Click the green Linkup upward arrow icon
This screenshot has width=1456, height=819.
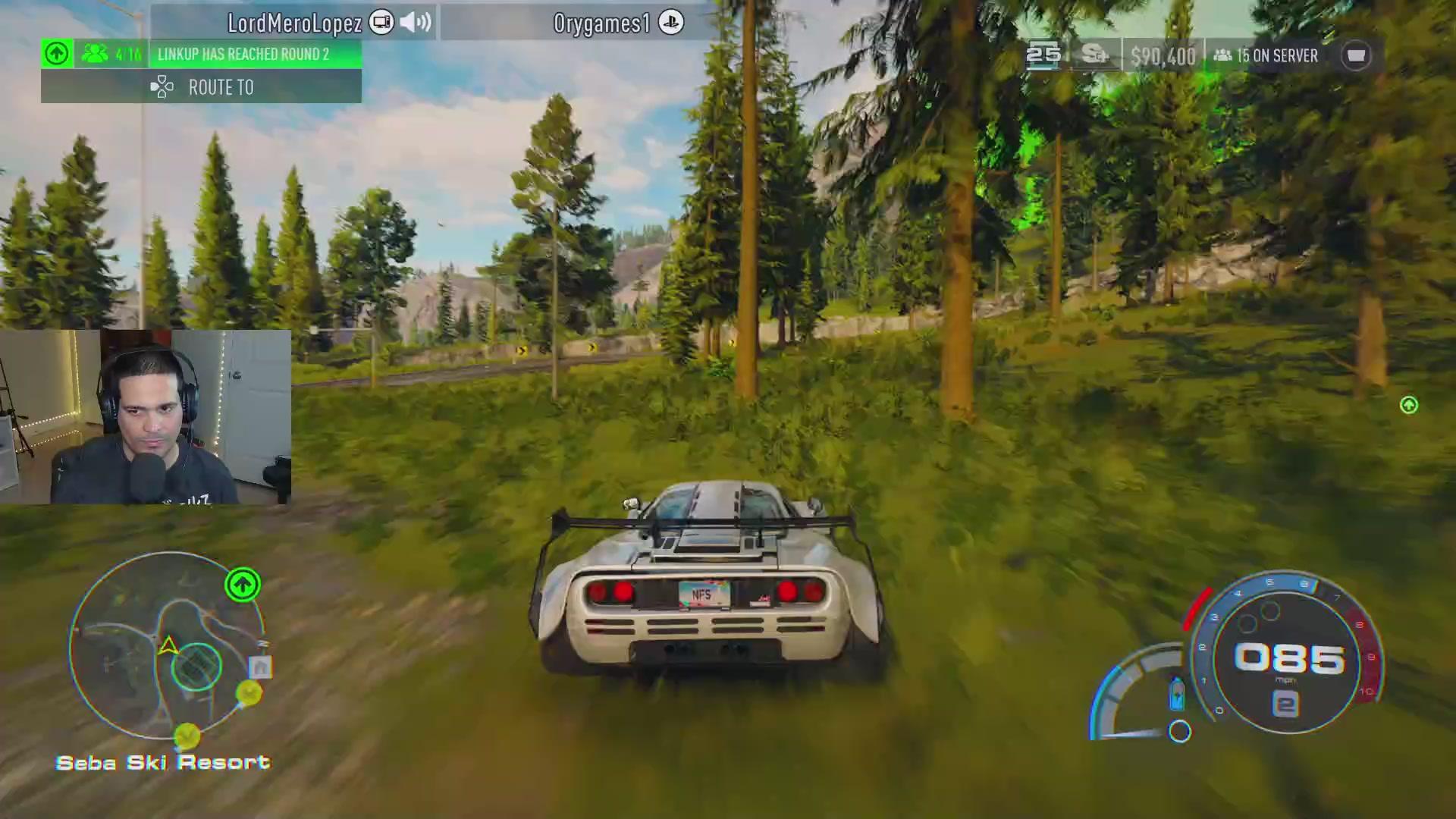(56, 52)
